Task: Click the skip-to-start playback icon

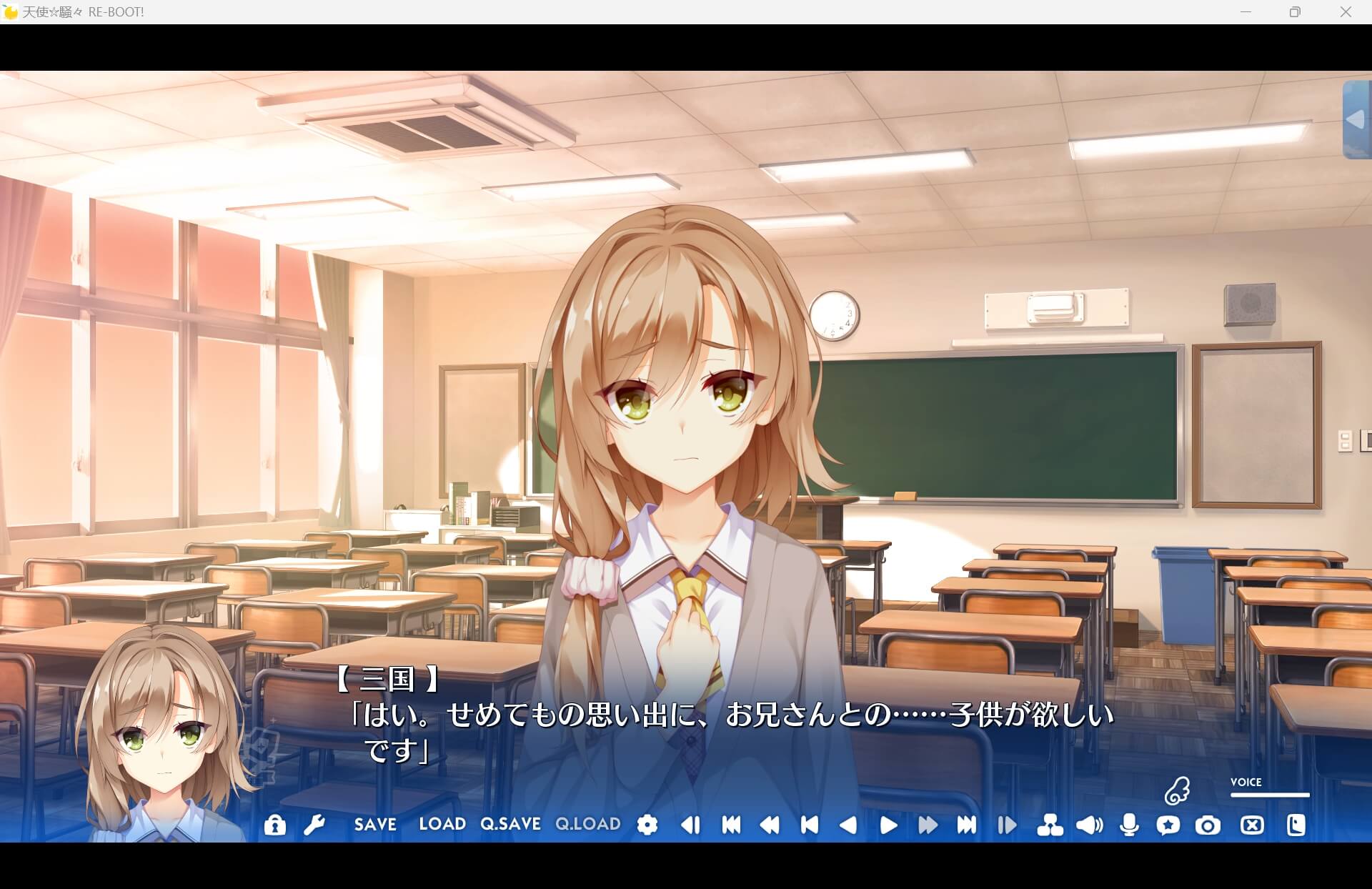Action: (730, 825)
